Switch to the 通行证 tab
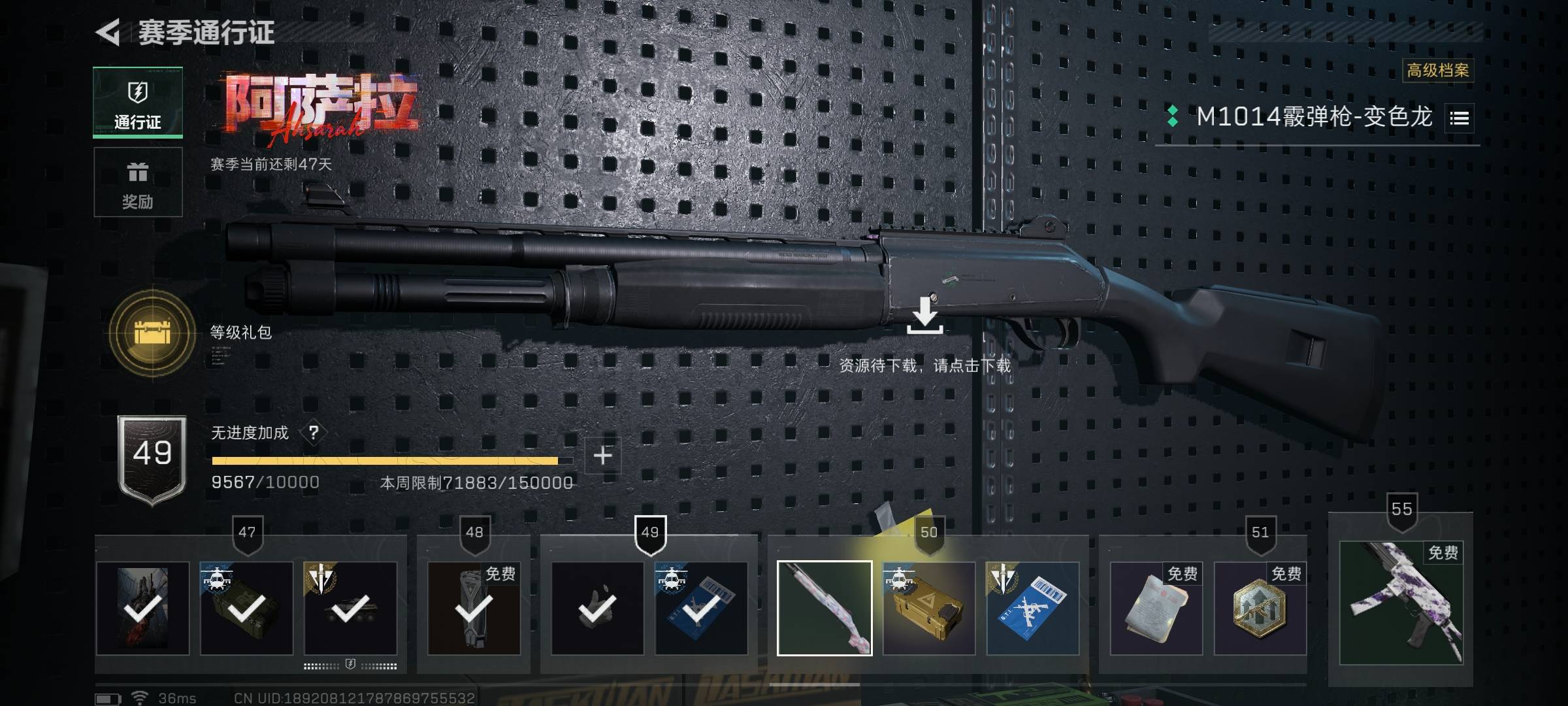The height and width of the screenshot is (706, 1568). (x=138, y=103)
